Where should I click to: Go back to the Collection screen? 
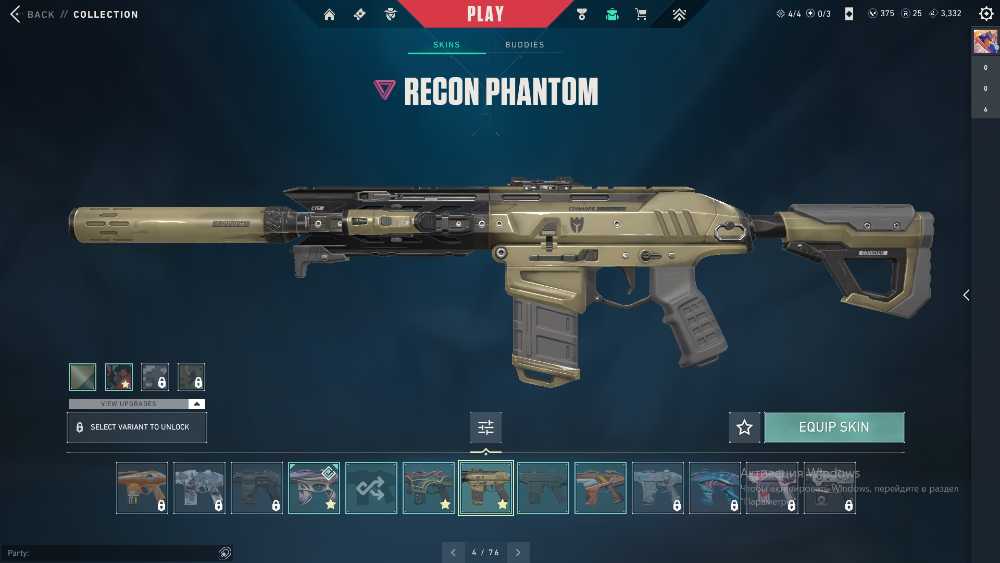(32, 14)
